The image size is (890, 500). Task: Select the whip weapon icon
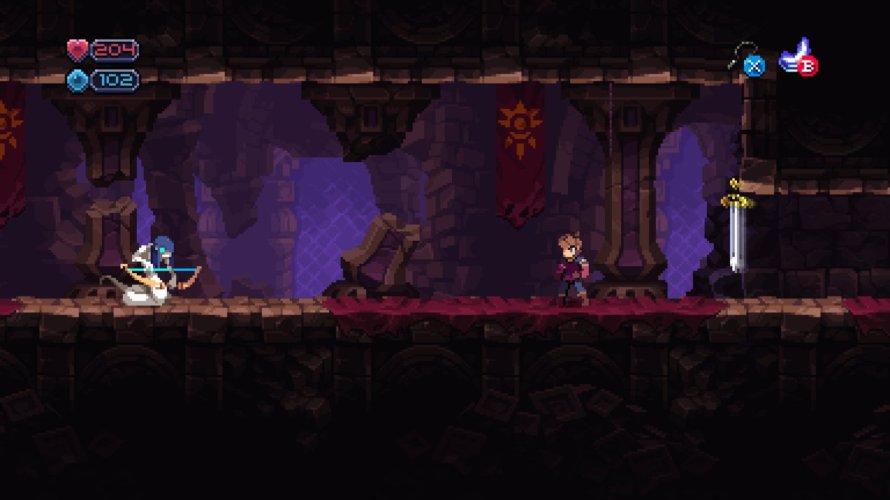click(x=746, y=57)
